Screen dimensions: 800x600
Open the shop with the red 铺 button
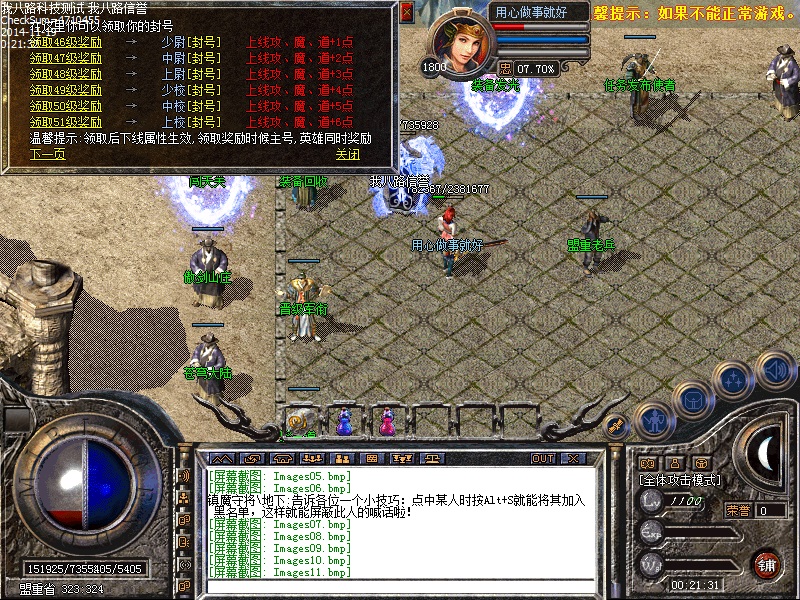click(x=767, y=565)
